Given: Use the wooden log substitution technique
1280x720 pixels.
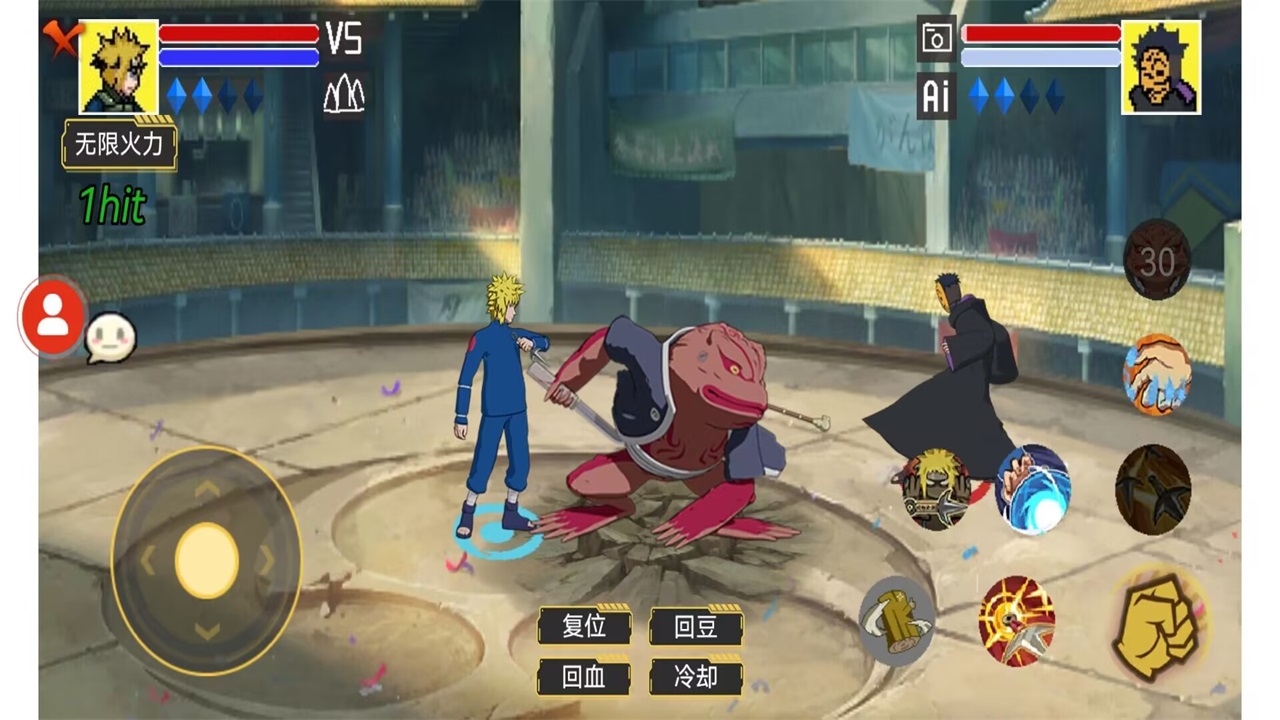Looking at the screenshot, I should [897, 620].
